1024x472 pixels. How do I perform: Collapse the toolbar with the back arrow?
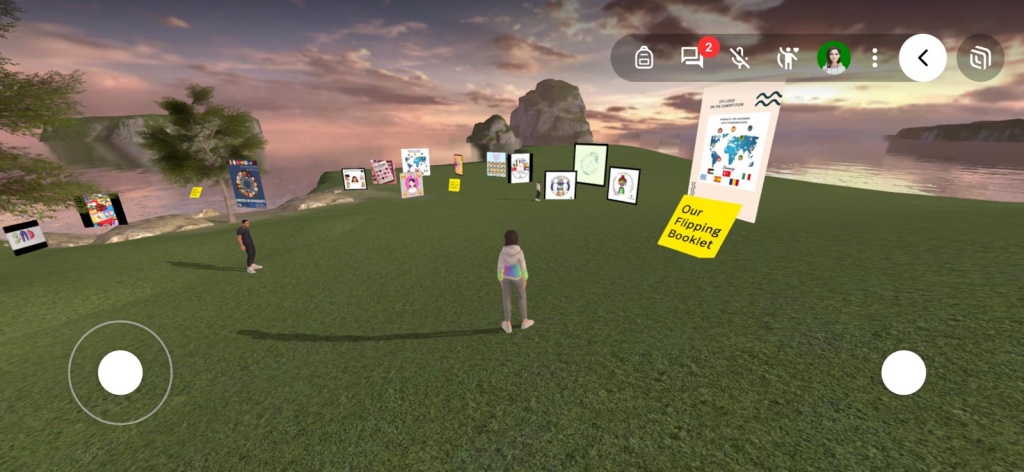pyautogui.click(x=922, y=58)
